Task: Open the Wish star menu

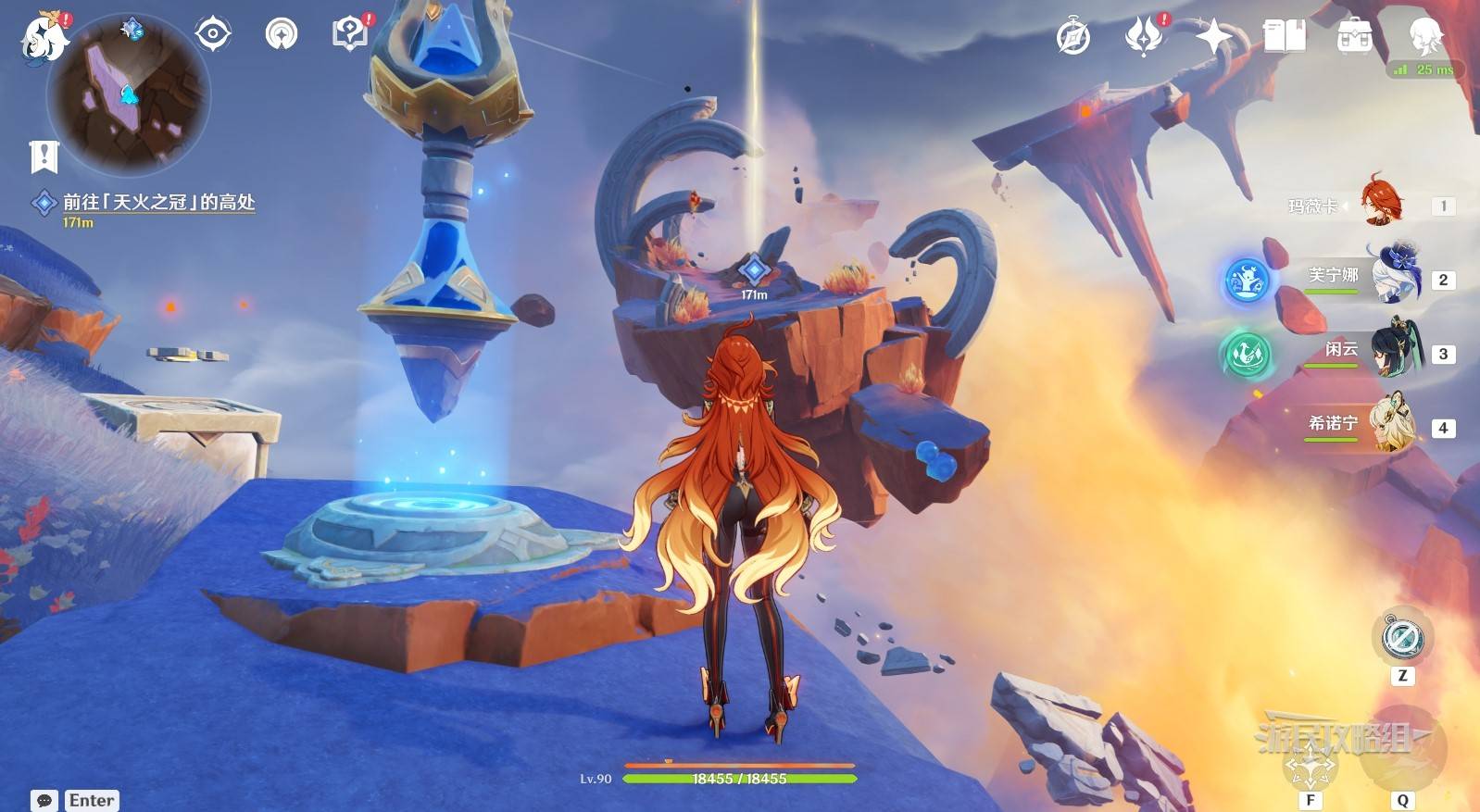Action: point(1212,37)
